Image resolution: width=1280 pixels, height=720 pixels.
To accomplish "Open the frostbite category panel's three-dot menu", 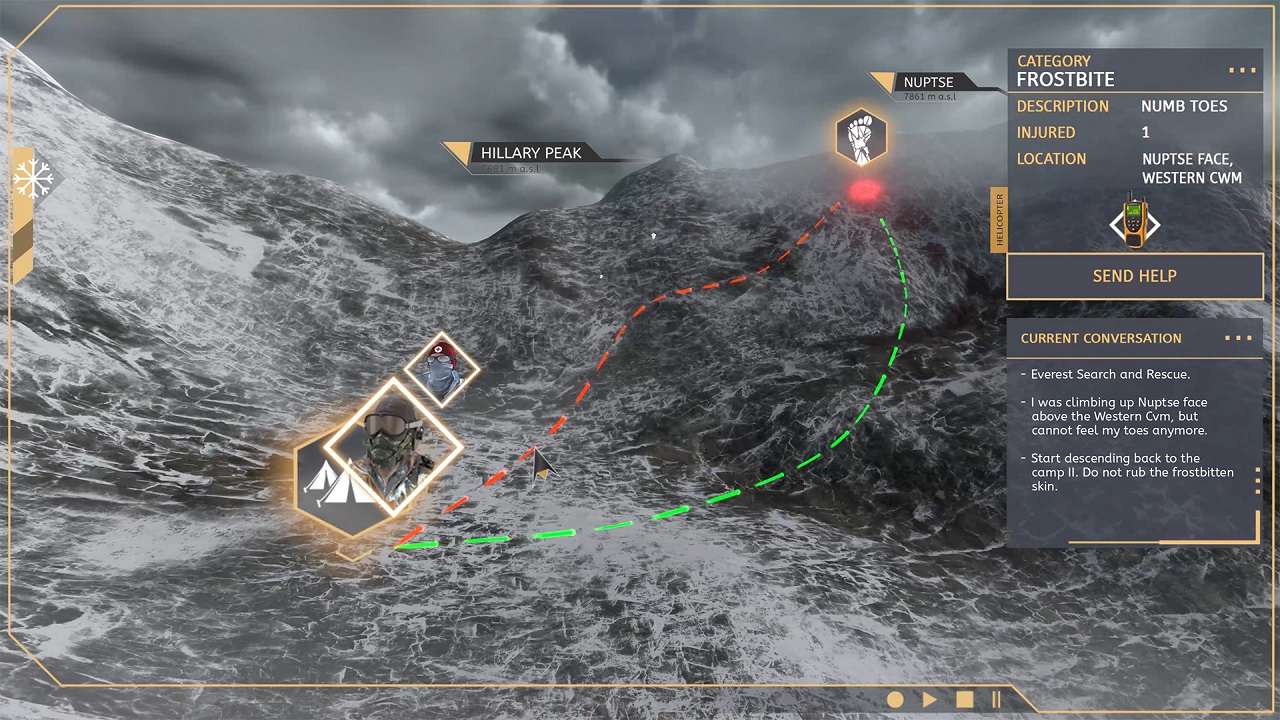I will 1241,71.
